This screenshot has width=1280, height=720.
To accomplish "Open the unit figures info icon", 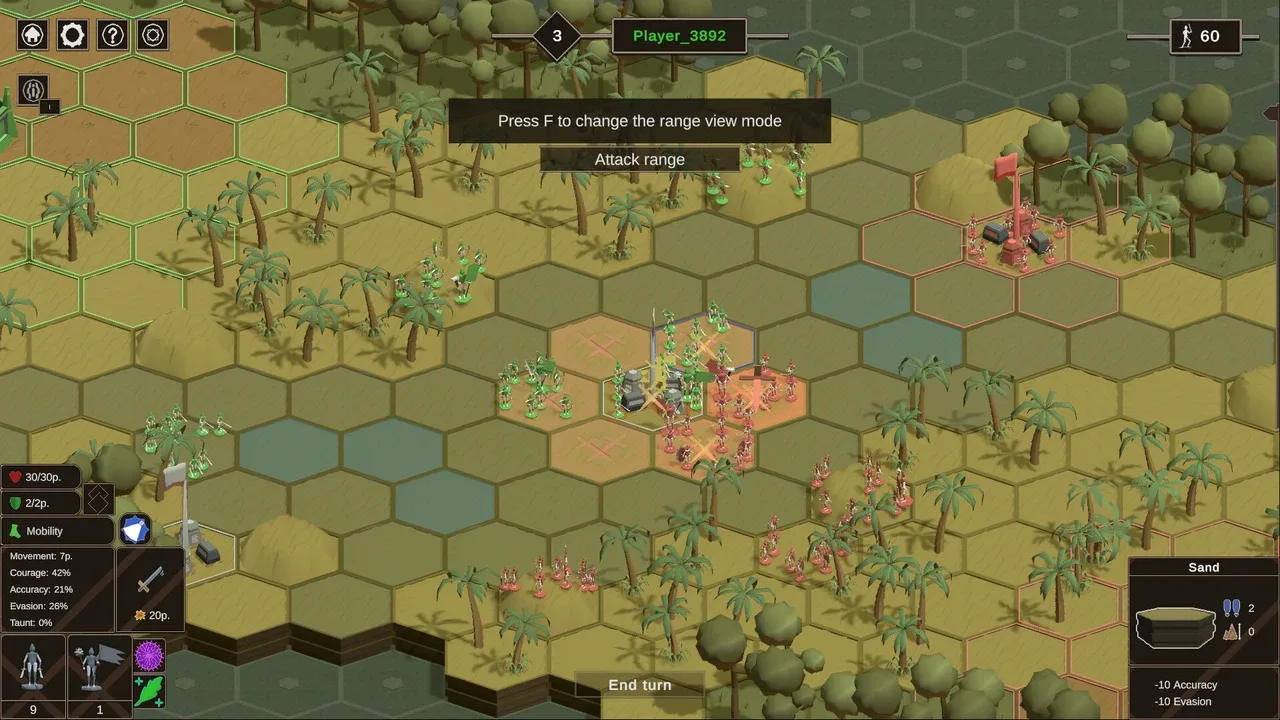I will coord(33,90).
